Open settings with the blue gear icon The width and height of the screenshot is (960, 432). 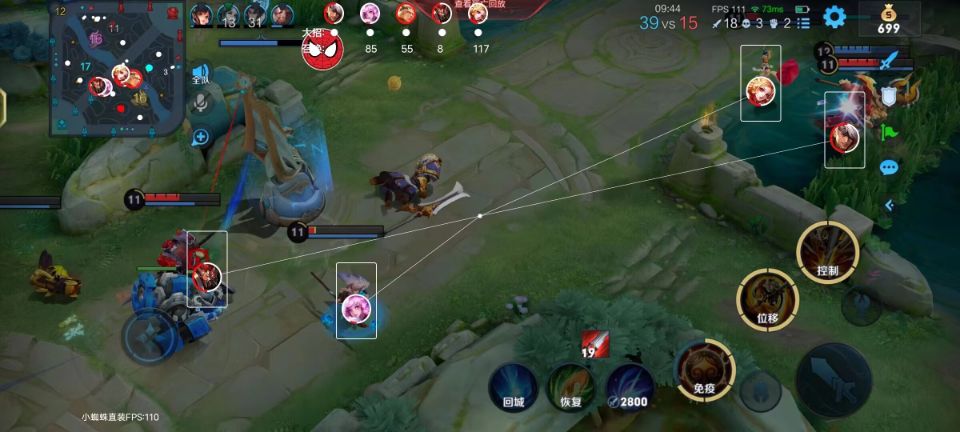[834, 17]
